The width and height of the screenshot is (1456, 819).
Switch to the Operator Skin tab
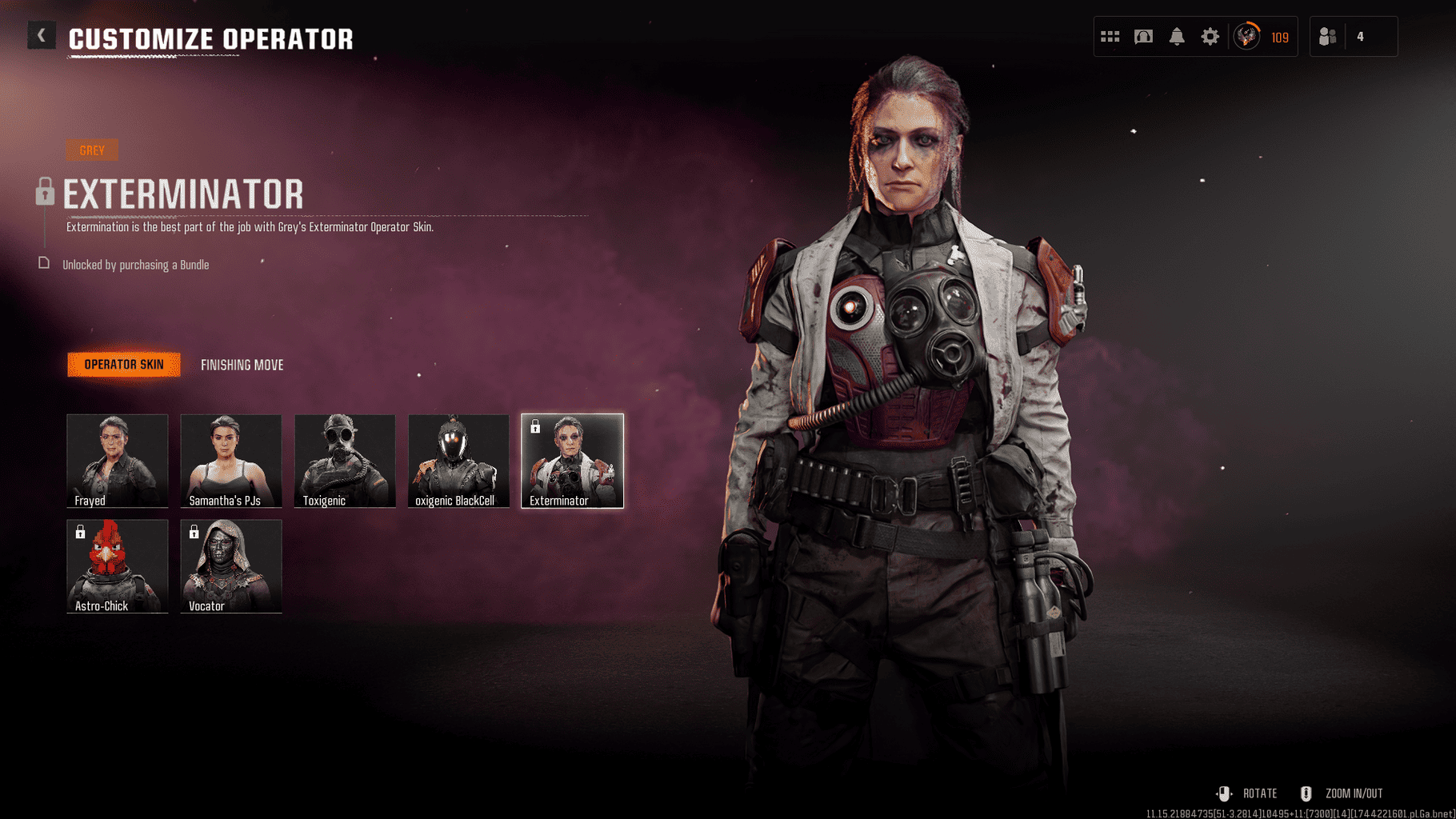pyautogui.click(x=124, y=365)
